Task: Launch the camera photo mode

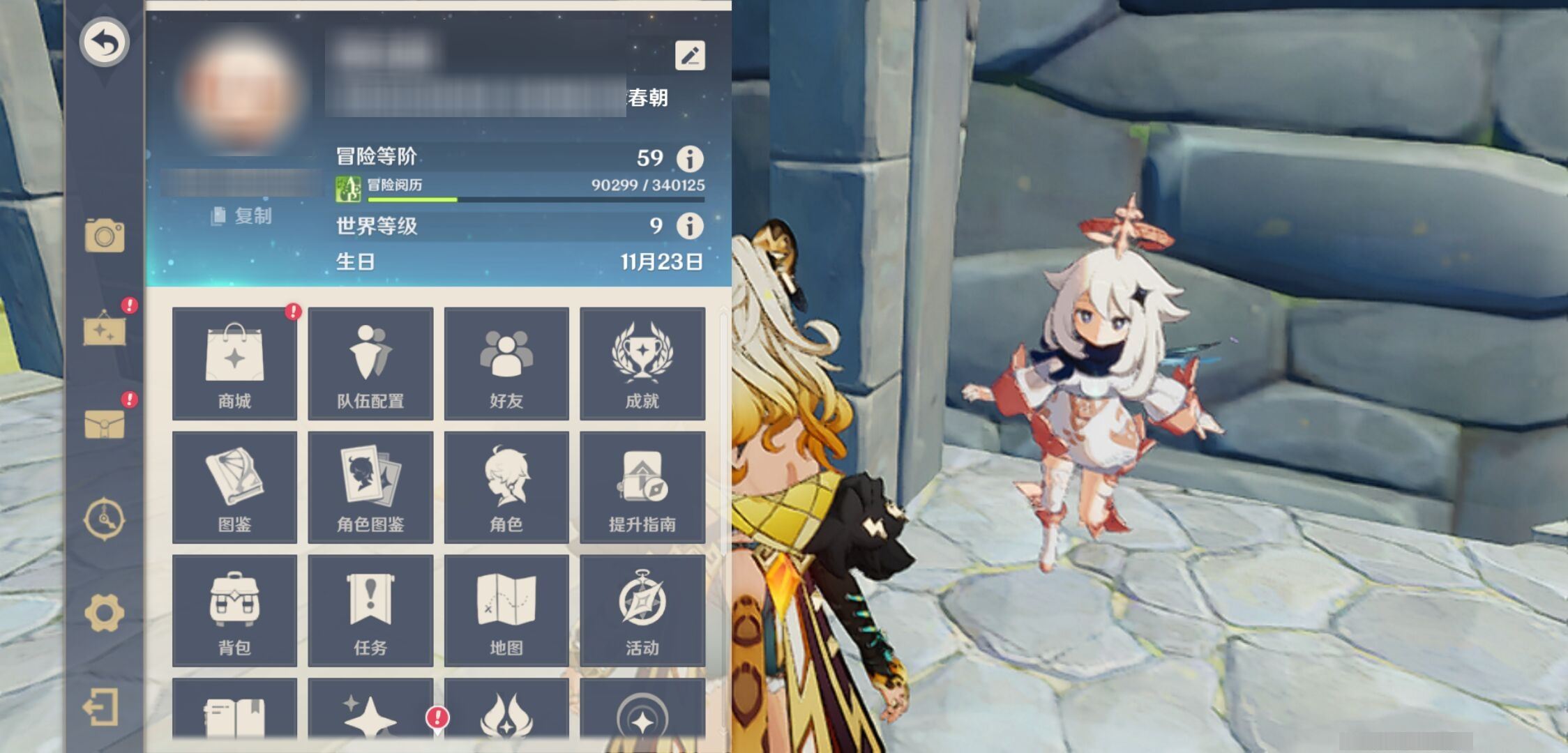Action: [105, 235]
